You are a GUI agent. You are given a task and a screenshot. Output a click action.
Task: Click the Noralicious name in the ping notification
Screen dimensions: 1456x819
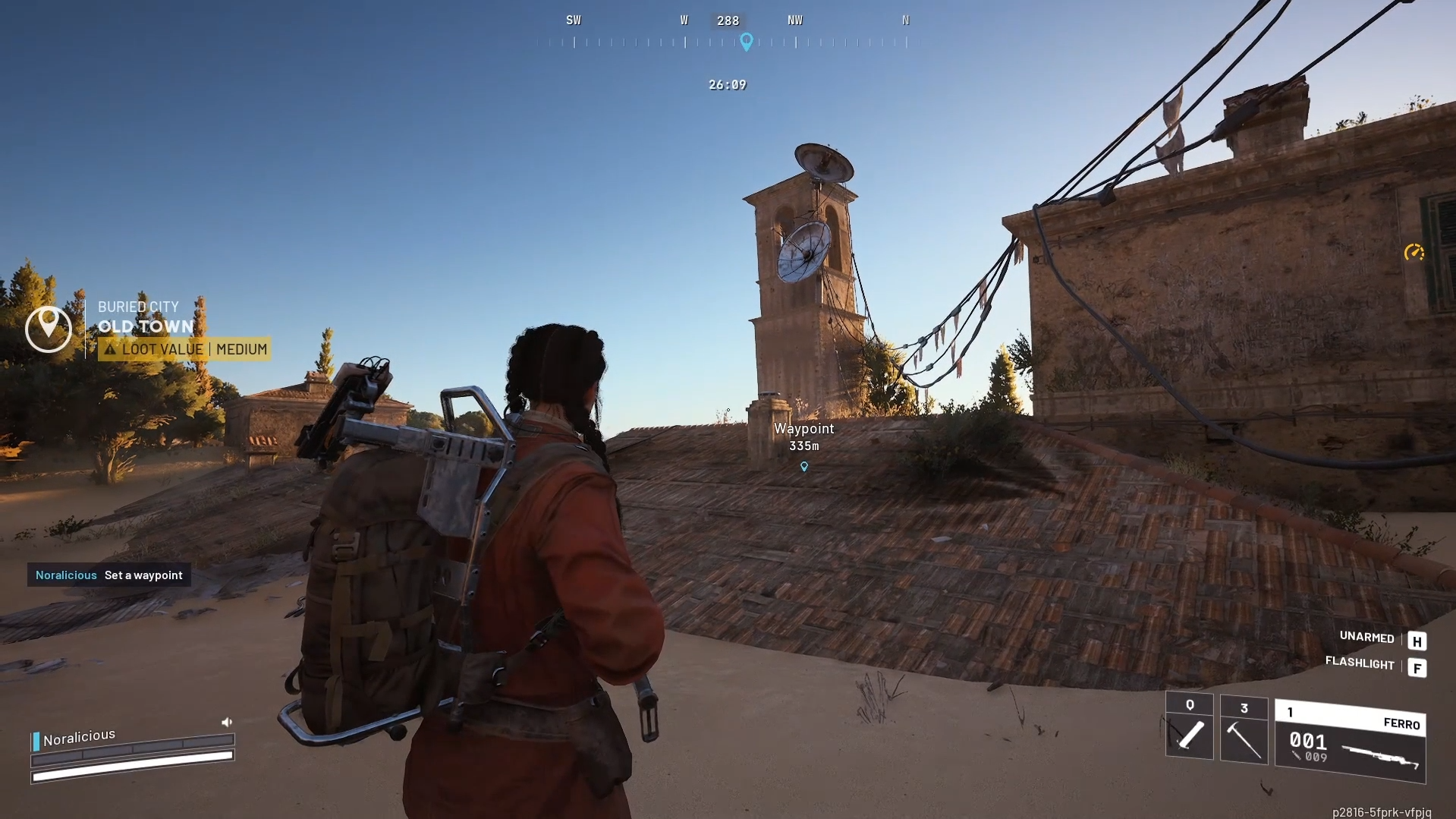pyautogui.click(x=64, y=575)
